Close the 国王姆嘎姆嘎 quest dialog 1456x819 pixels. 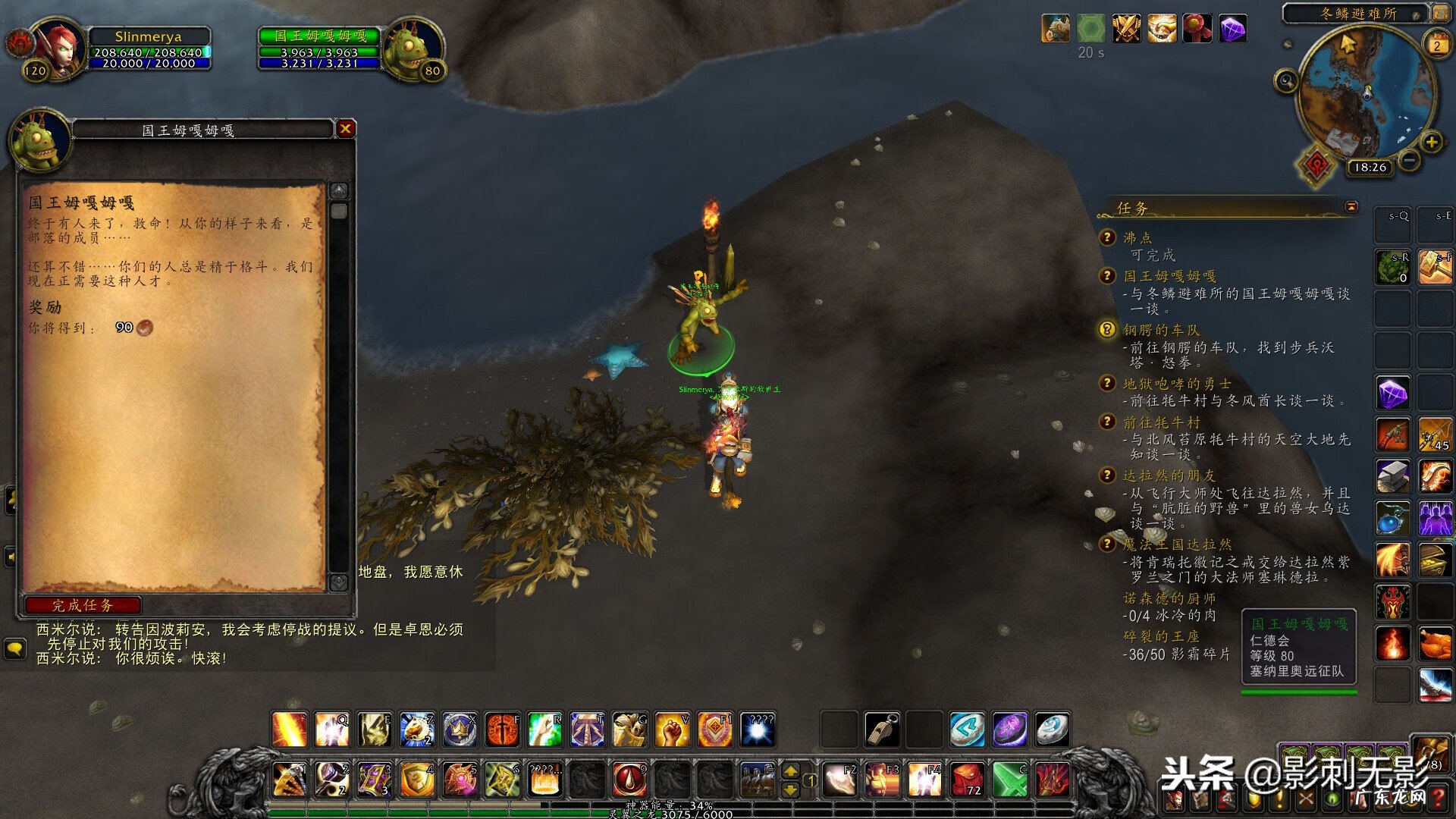346,129
